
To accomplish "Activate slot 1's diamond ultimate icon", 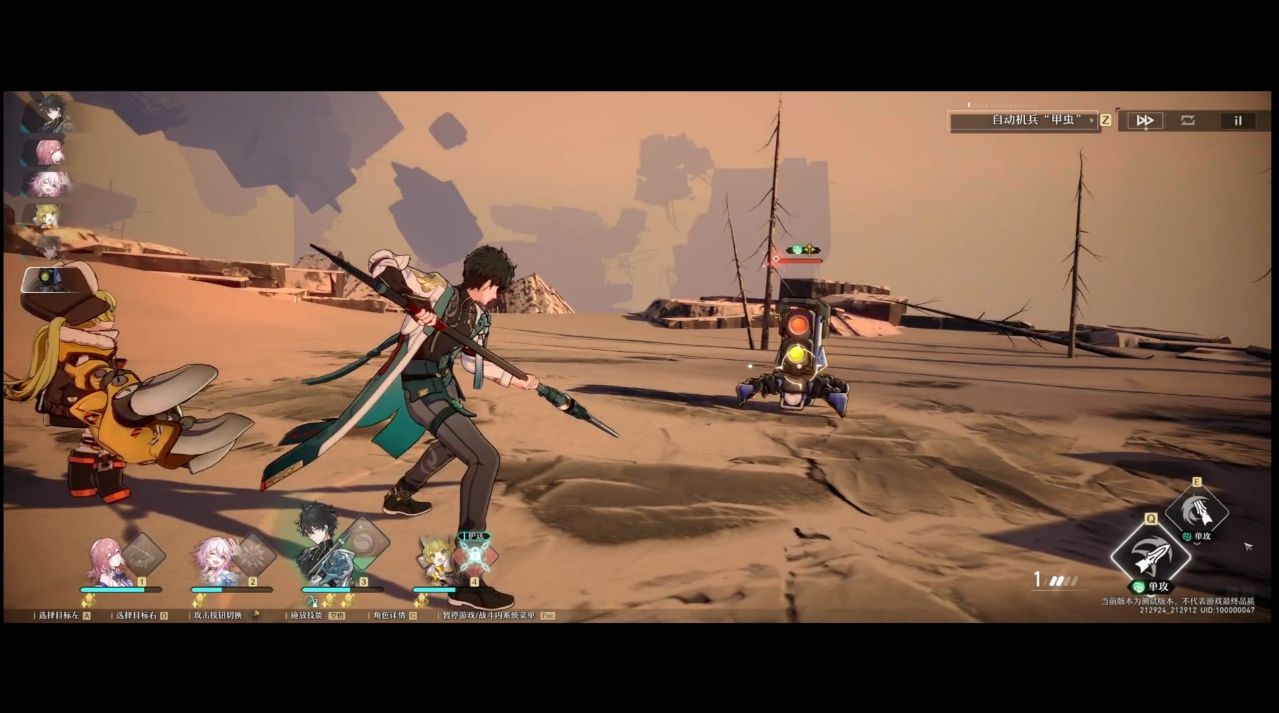I will click(x=144, y=553).
